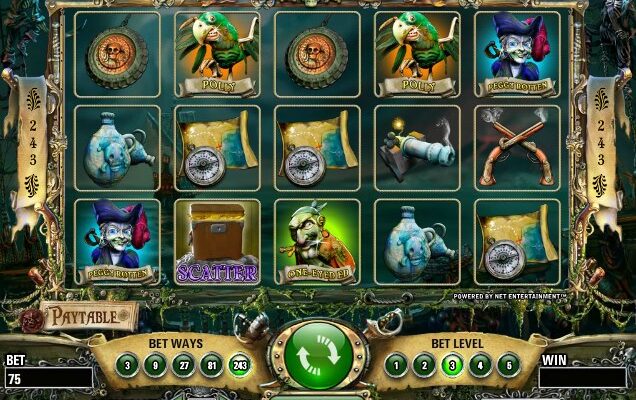
Task: Set bet ways to 27
Action: [184, 365]
